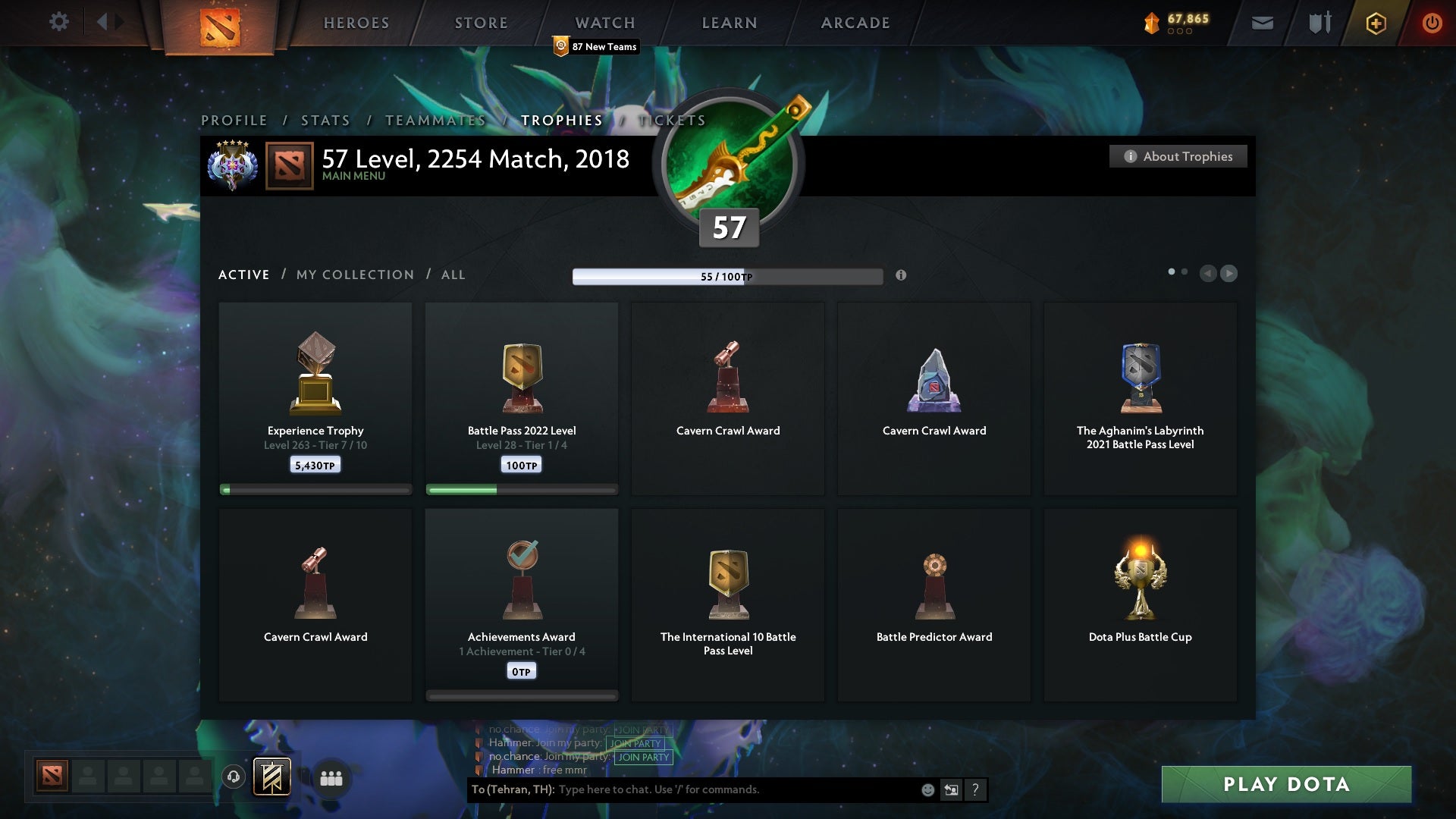
Task: Open the WATCH menu
Action: pyautogui.click(x=604, y=23)
